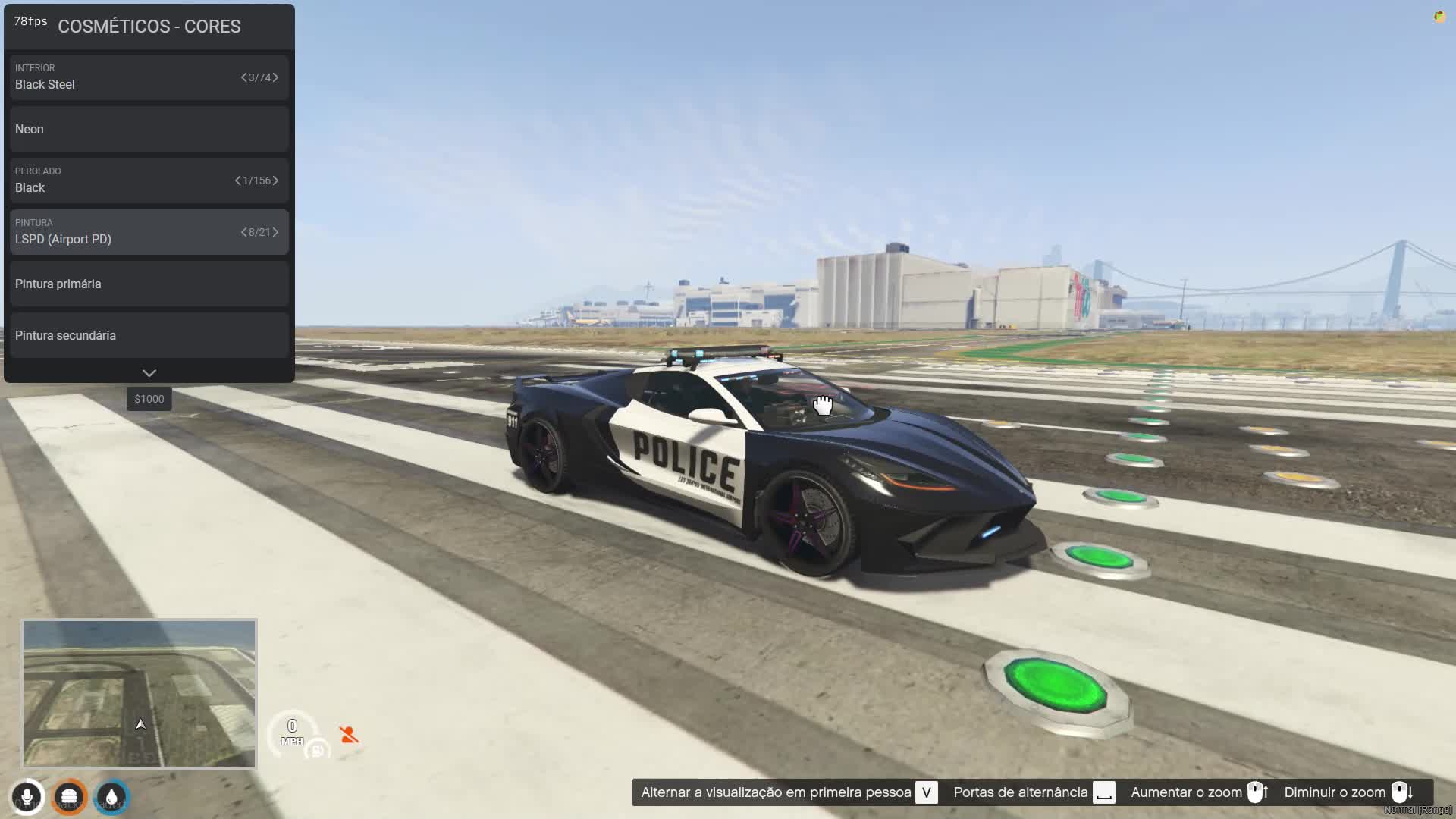The image size is (1456, 819).
Task: Select previous Interior color option
Action: point(243,77)
